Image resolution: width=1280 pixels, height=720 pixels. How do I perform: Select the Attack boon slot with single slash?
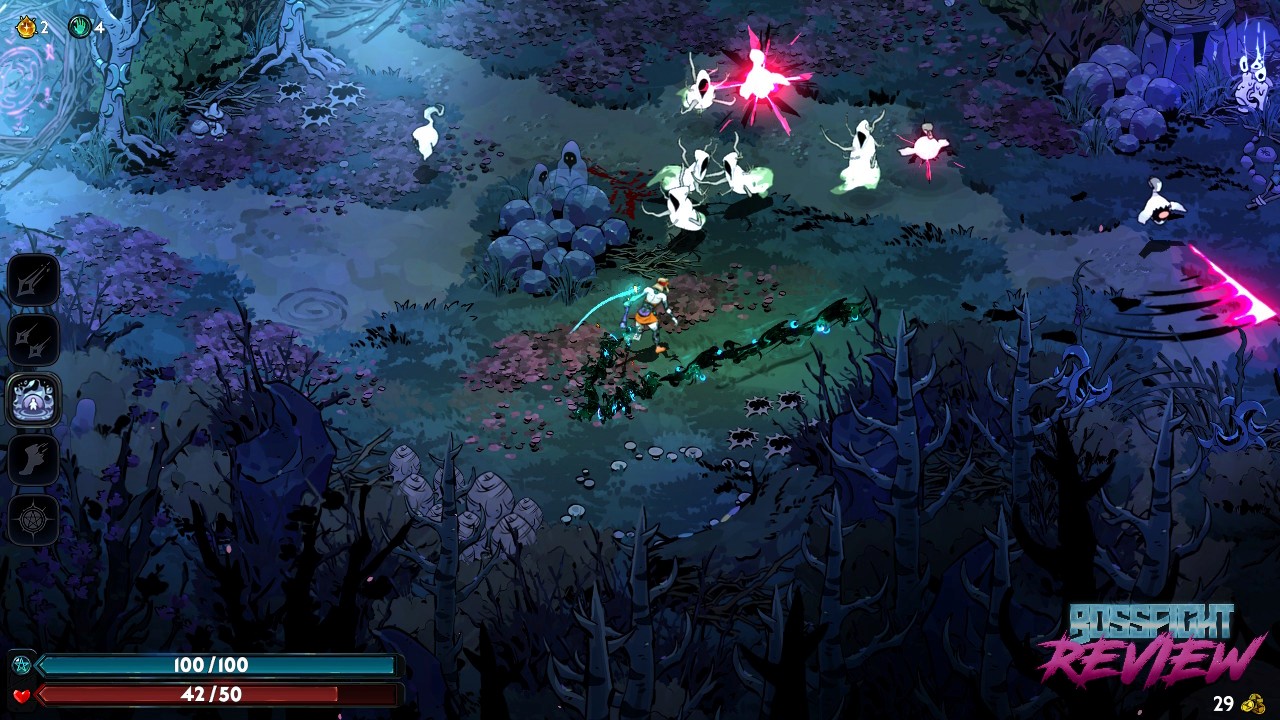tap(34, 280)
